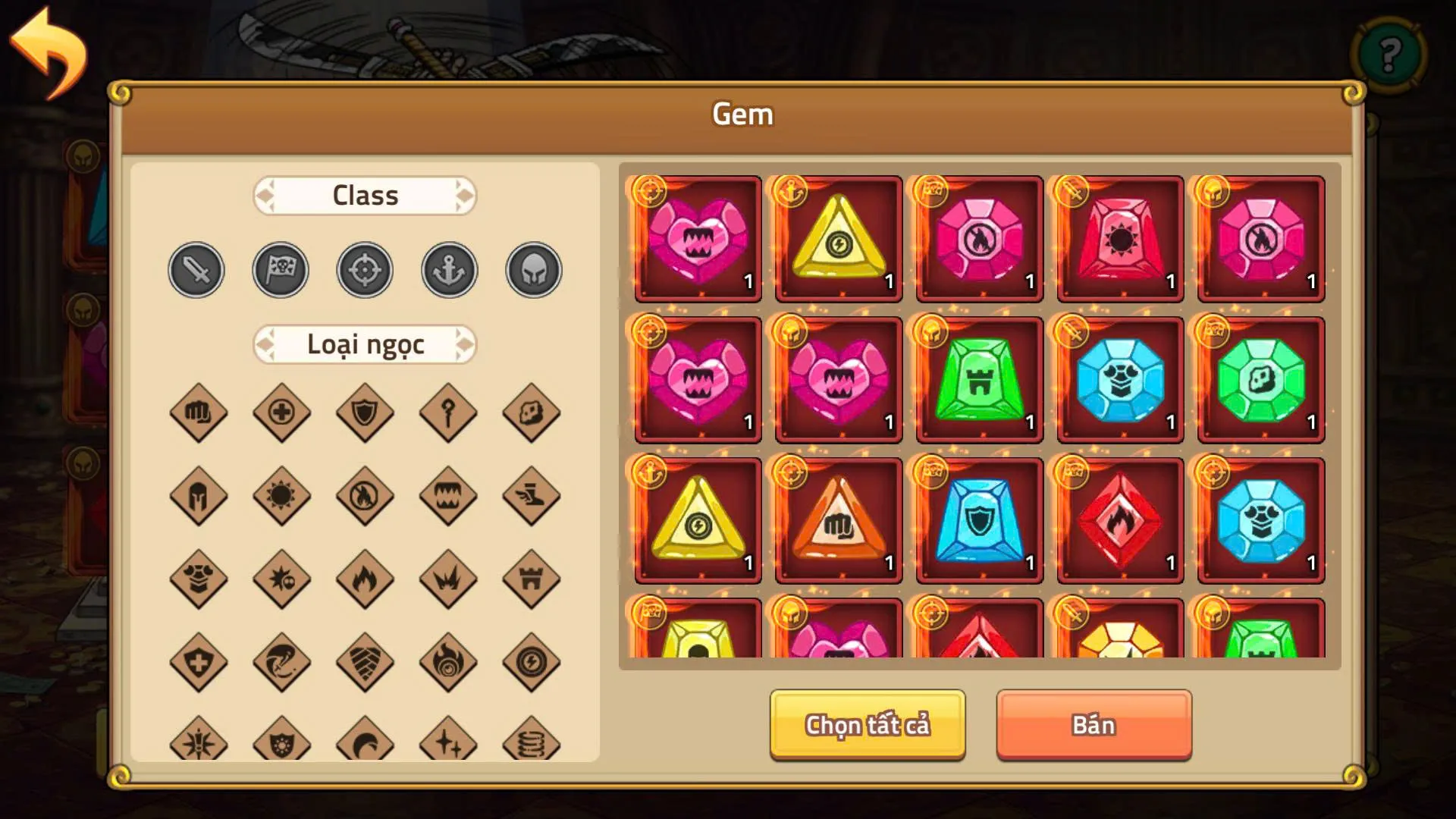Toggle the sun gem type filter
1456x819 pixels.
(281, 497)
